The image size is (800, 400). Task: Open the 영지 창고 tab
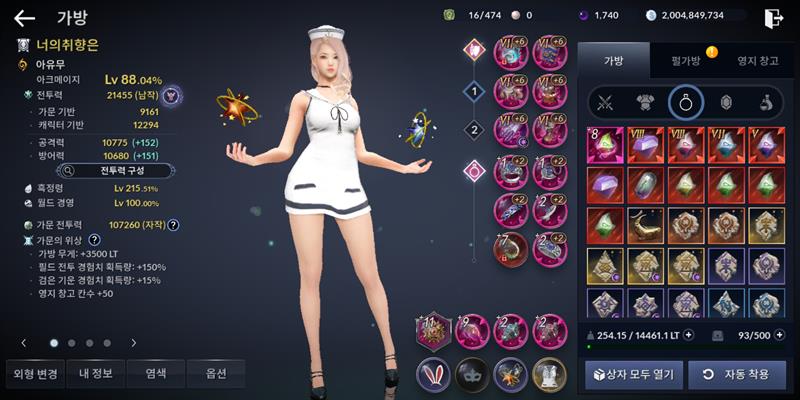750,61
